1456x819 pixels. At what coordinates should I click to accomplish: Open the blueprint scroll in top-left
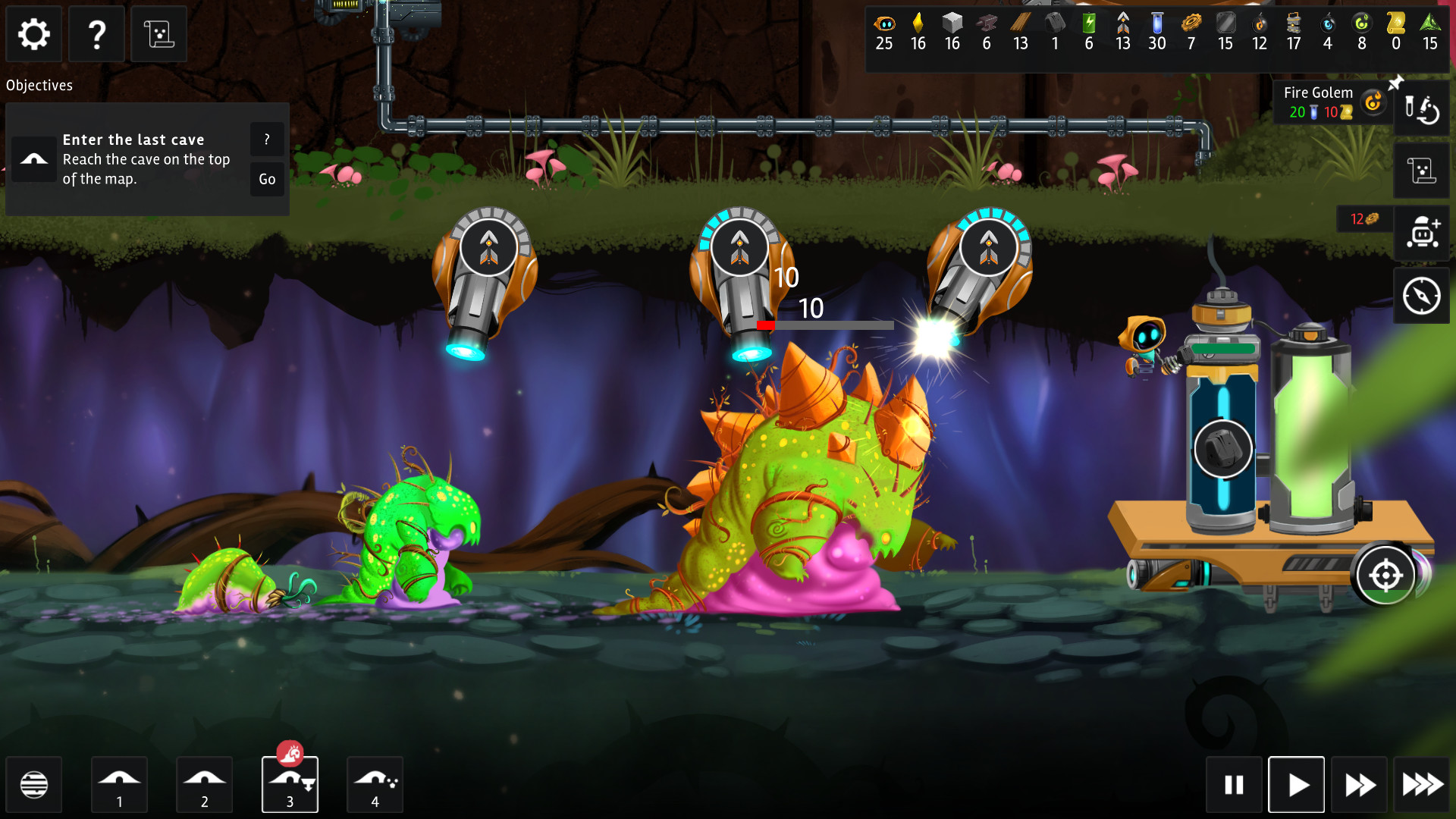point(158,34)
